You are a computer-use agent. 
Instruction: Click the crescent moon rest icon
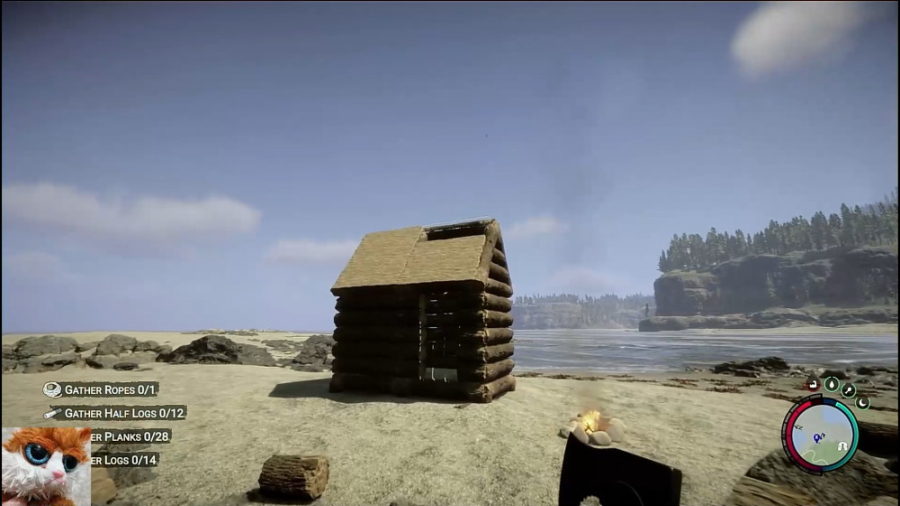[x=862, y=402]
